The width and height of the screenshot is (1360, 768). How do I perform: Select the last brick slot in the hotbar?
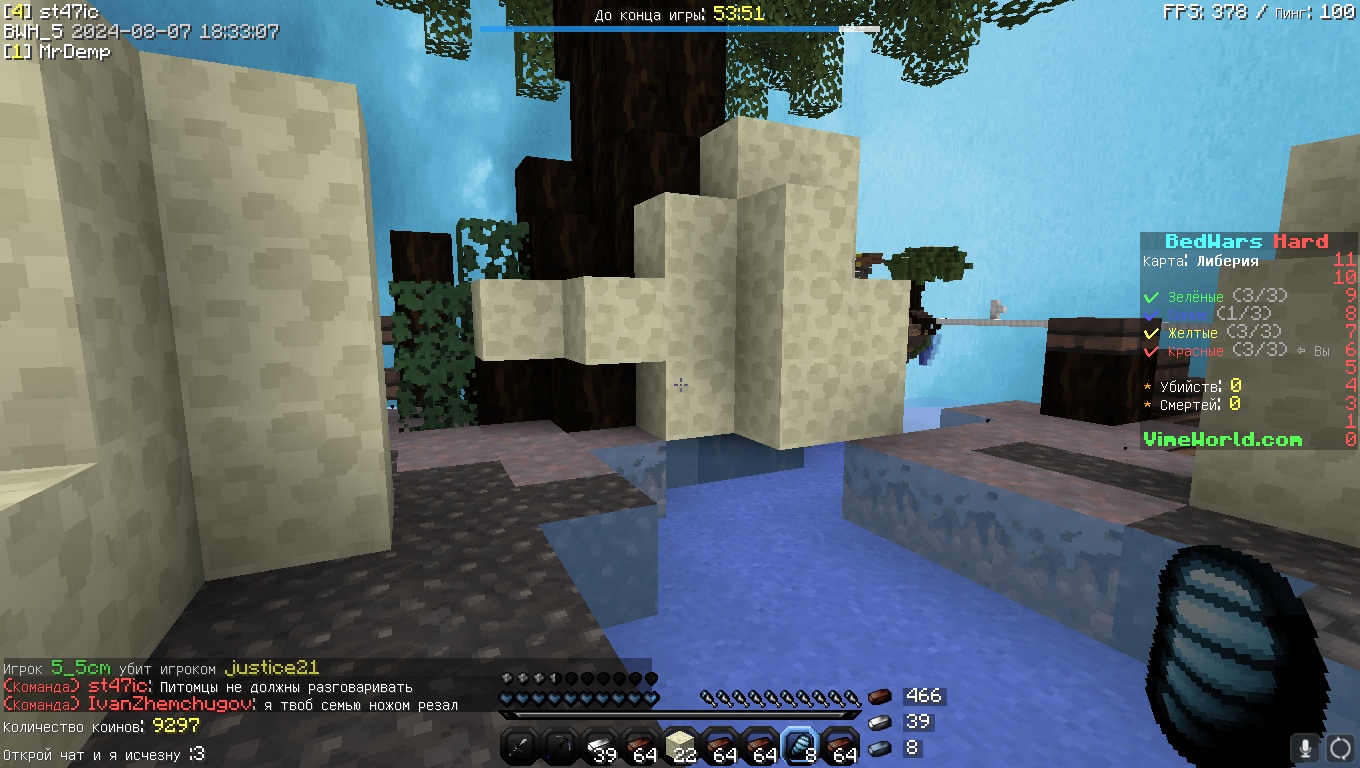point(841,745)
